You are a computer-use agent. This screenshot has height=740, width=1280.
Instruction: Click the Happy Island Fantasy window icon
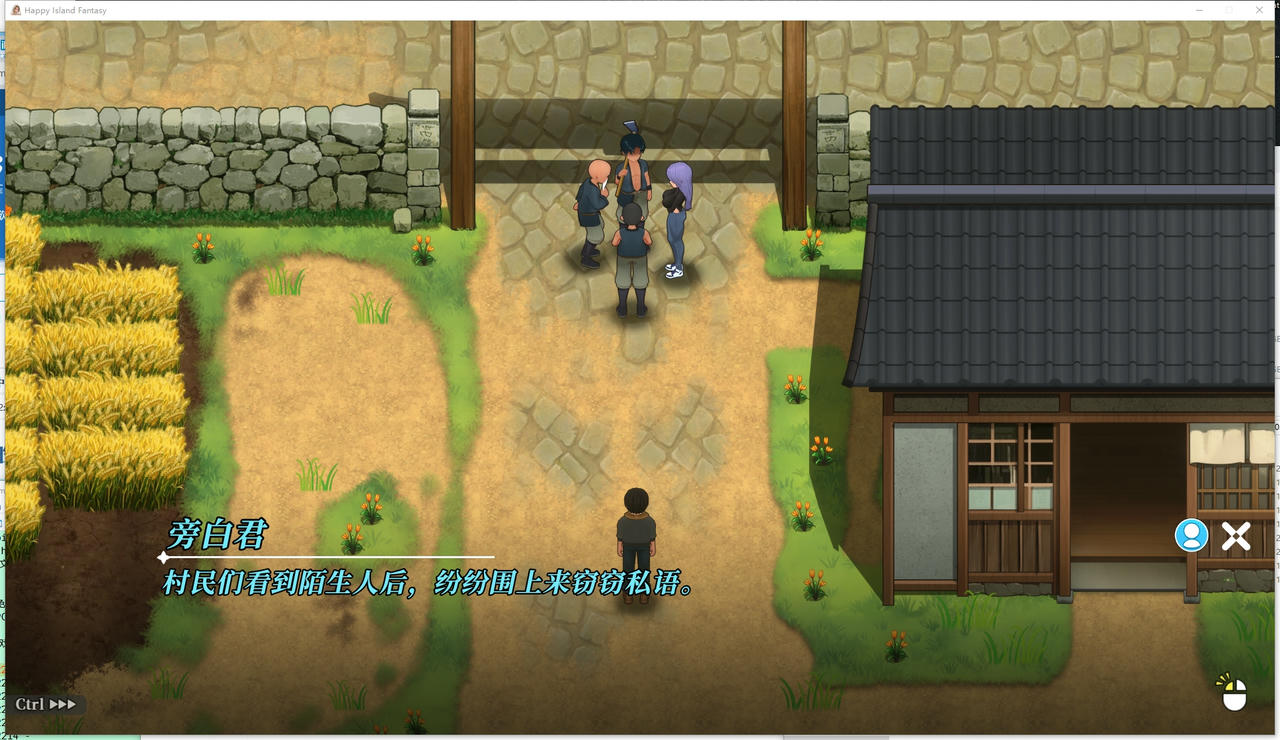click(x=16, y=10)
